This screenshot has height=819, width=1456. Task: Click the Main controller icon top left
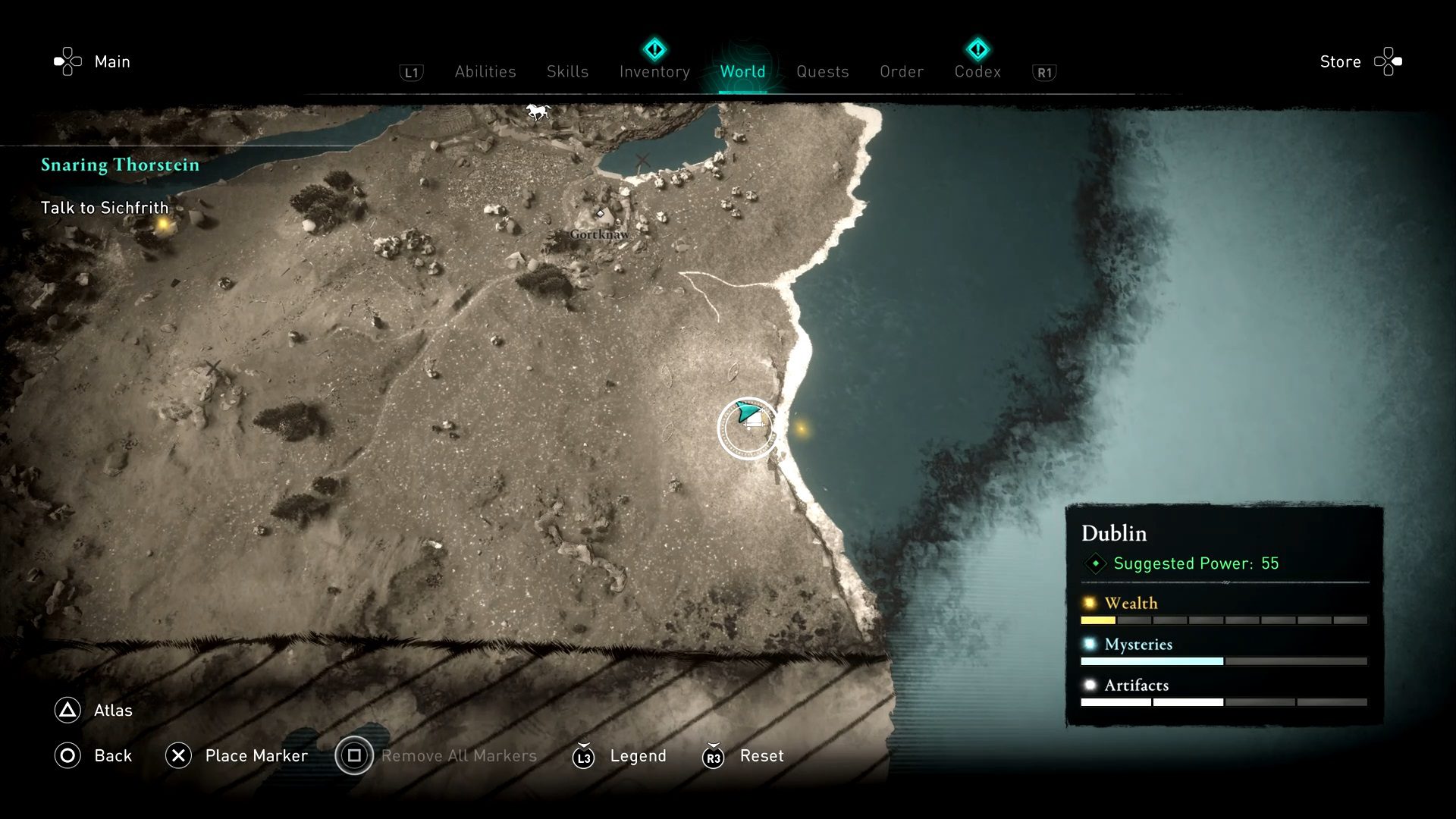pos(67,61)
